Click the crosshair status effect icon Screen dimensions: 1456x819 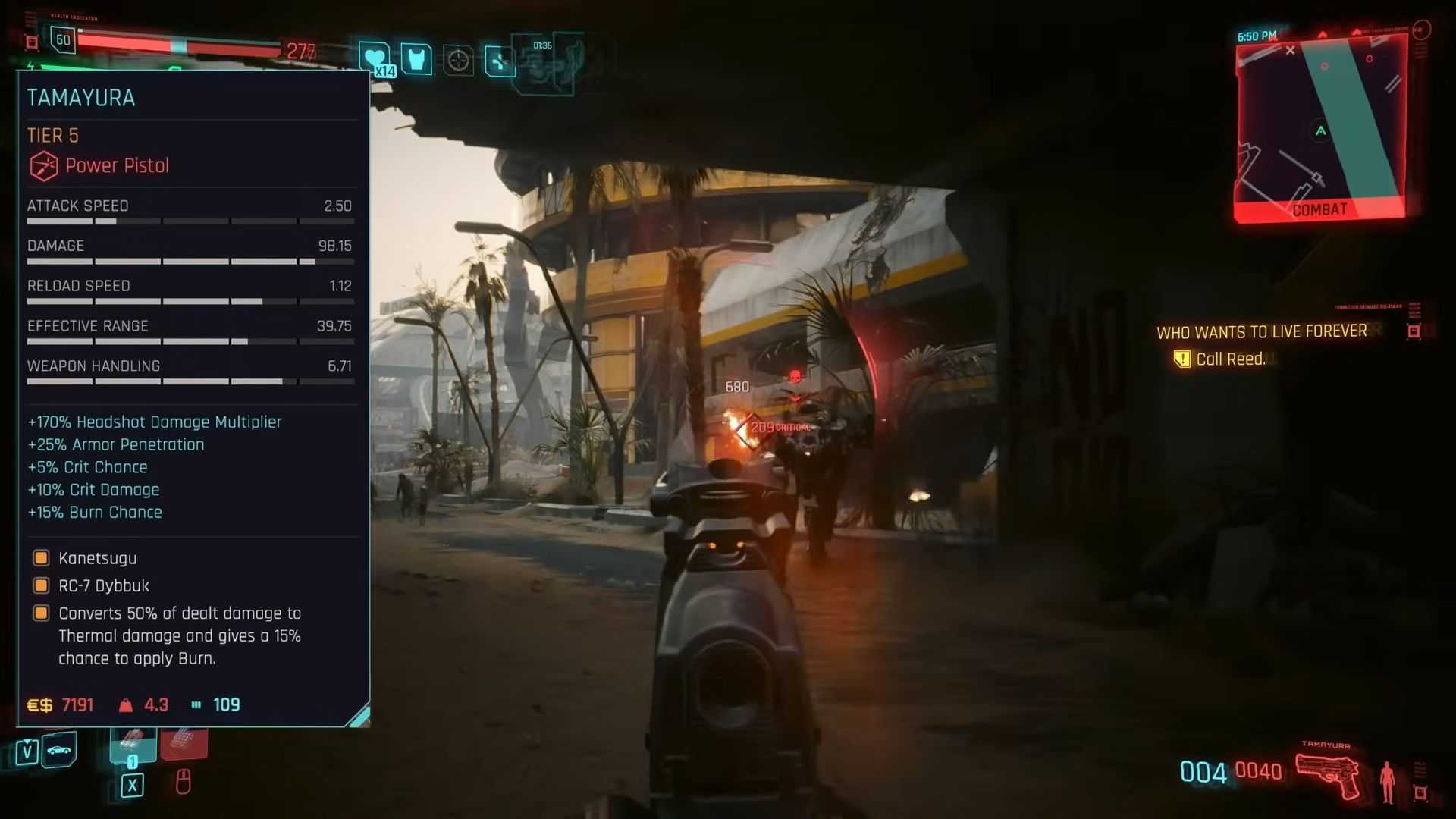pos(458,60)
